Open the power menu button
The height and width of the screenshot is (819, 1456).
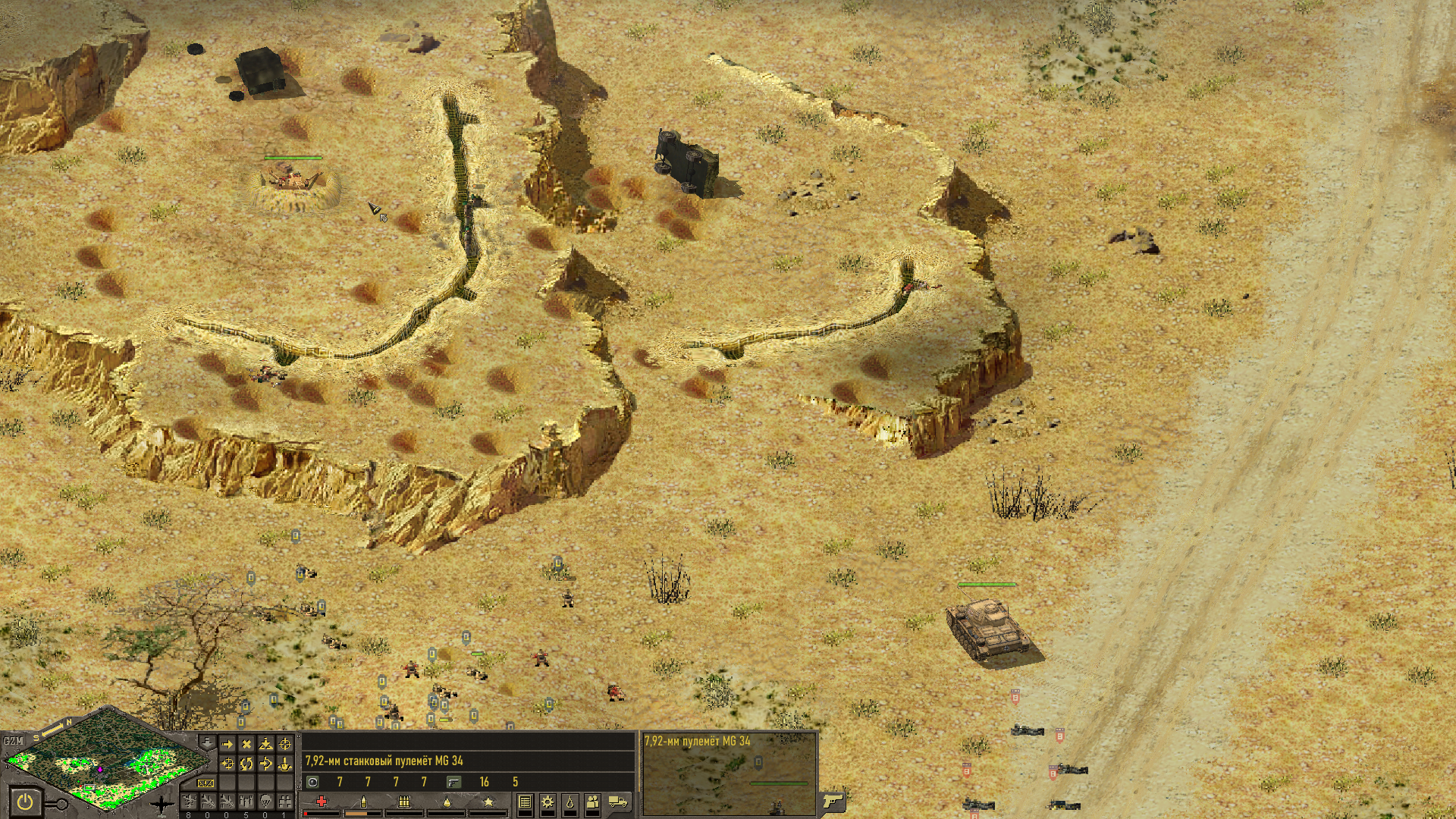pyautogui.click(x=25, y=801)
